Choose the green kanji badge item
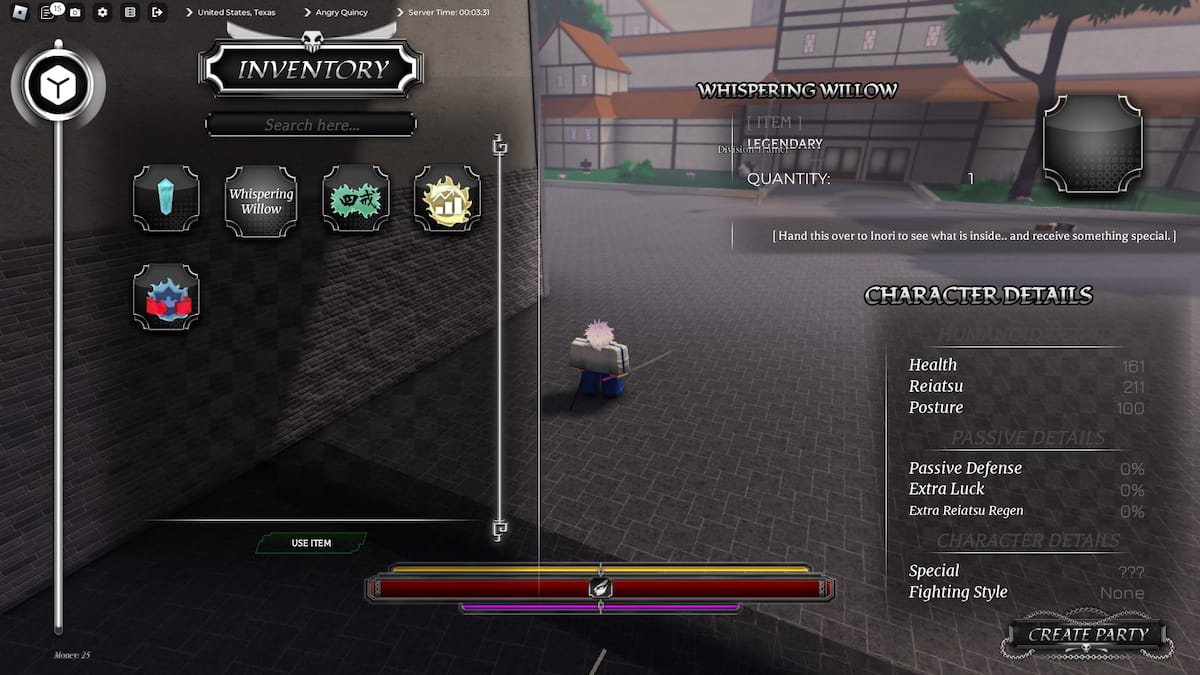This screenshot has height=675, width=1200. (x=356, y=199)
